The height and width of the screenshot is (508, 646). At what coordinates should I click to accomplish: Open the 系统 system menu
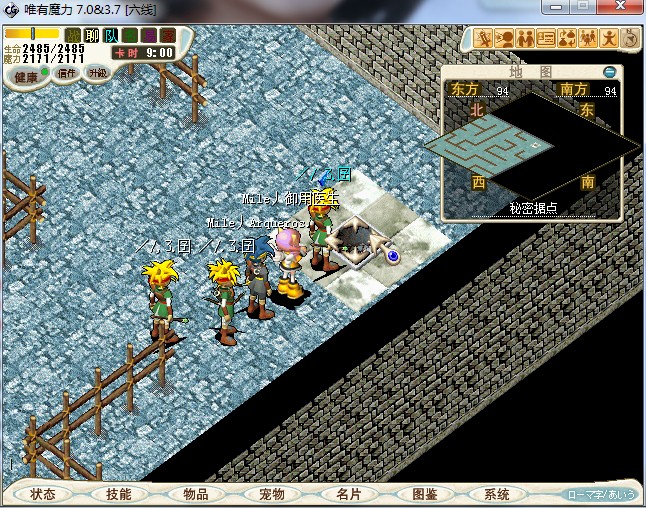pyautogui.click(x=497, y=494)
